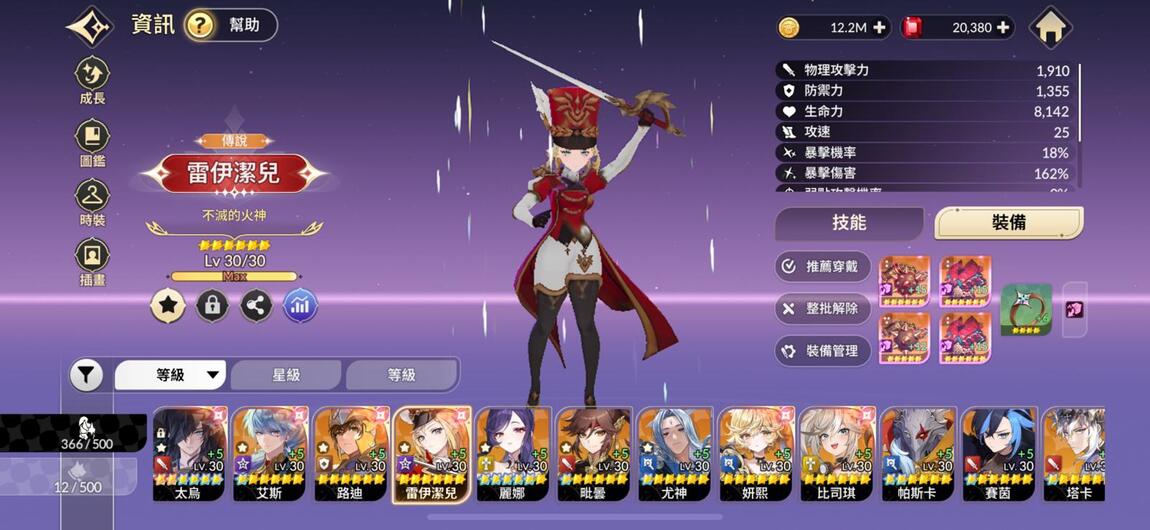This screenshot has height=530, width=1150.
Task: View the 插畫 illustration menu
Action: pos(92,261)
